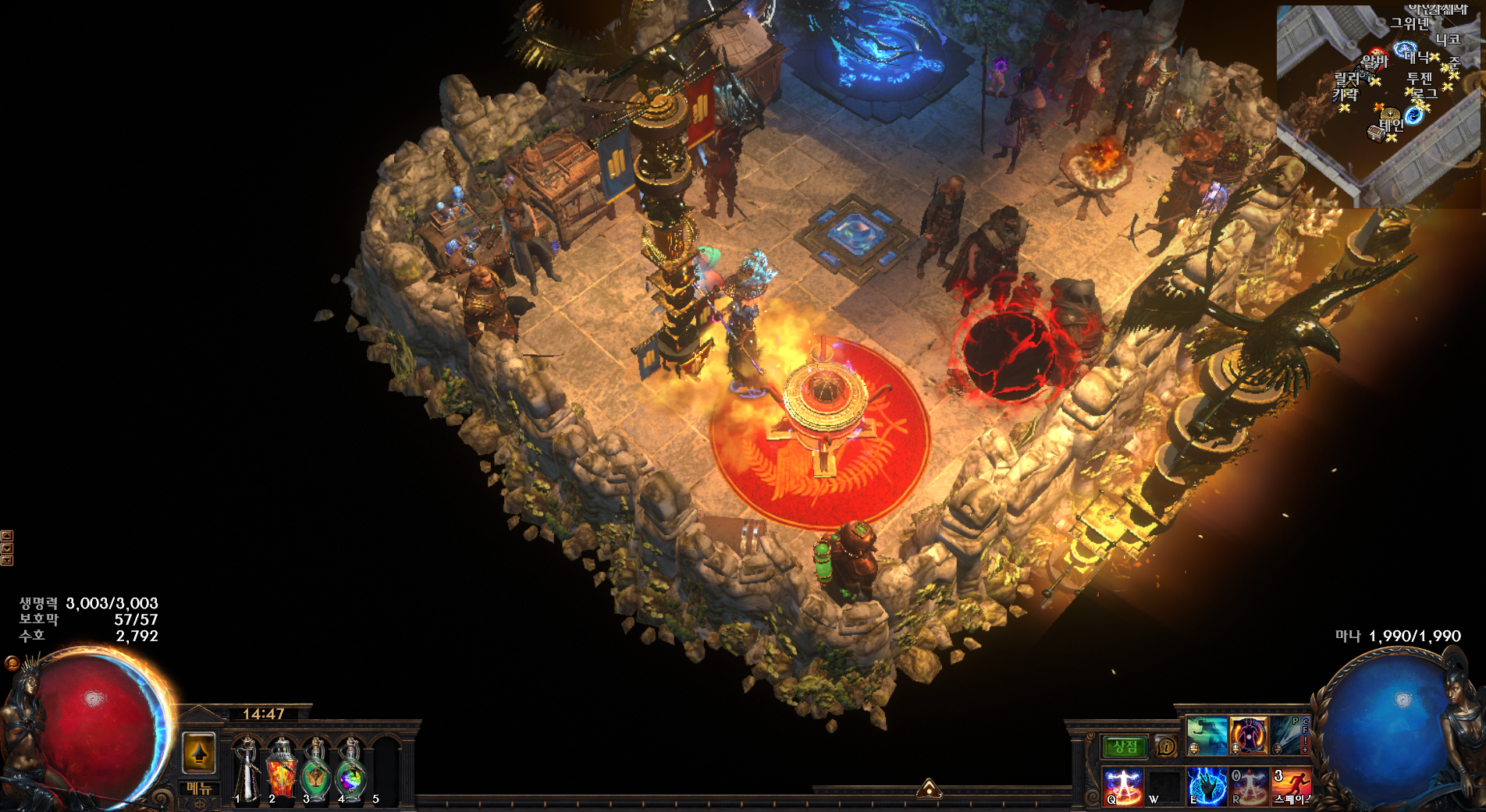Image resolution: width=1486 pixels, height=812 pixels.
Task: Activate the running figure dash skill
Action: 1291,785
